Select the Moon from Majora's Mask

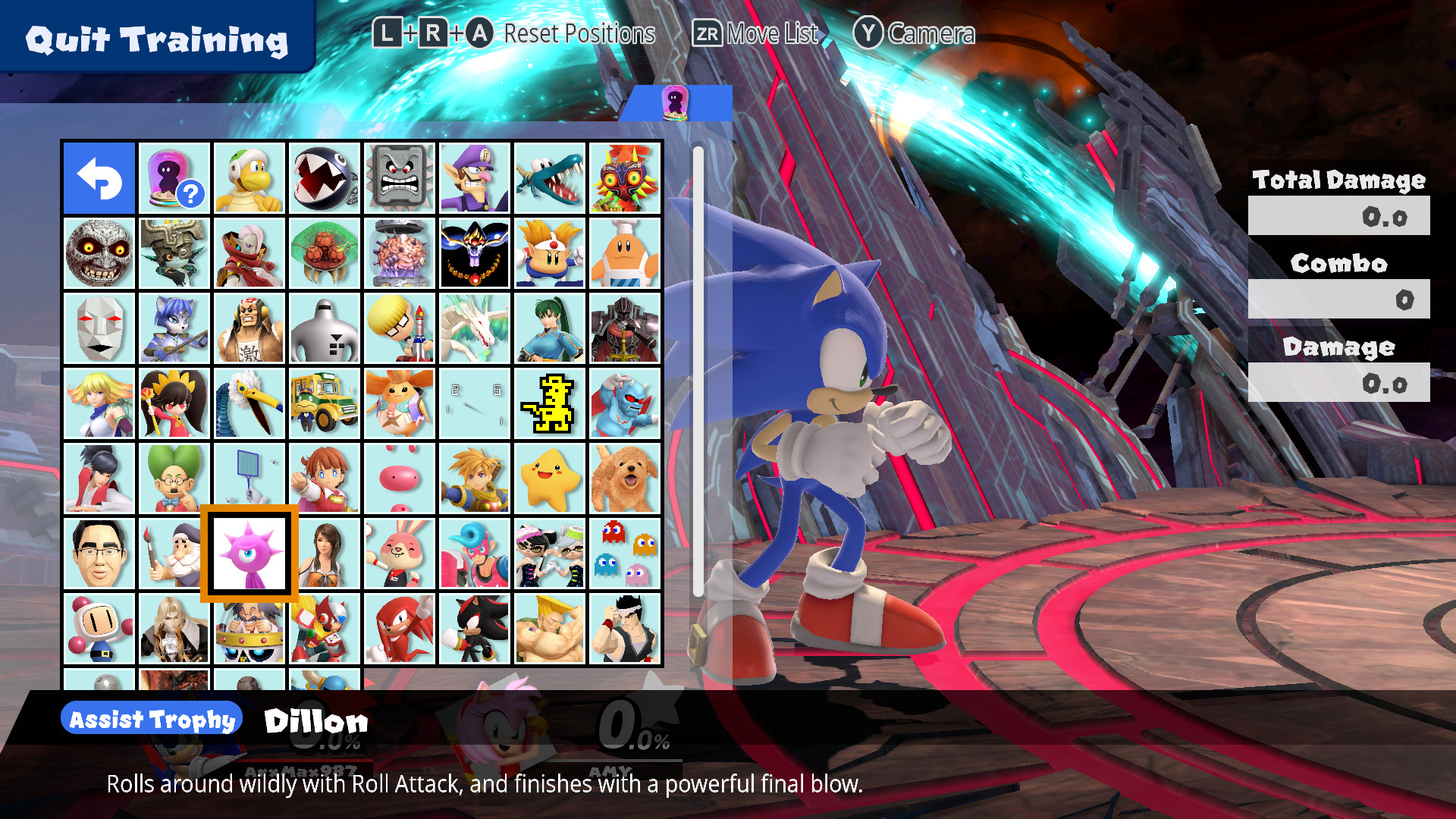[100, 253]
